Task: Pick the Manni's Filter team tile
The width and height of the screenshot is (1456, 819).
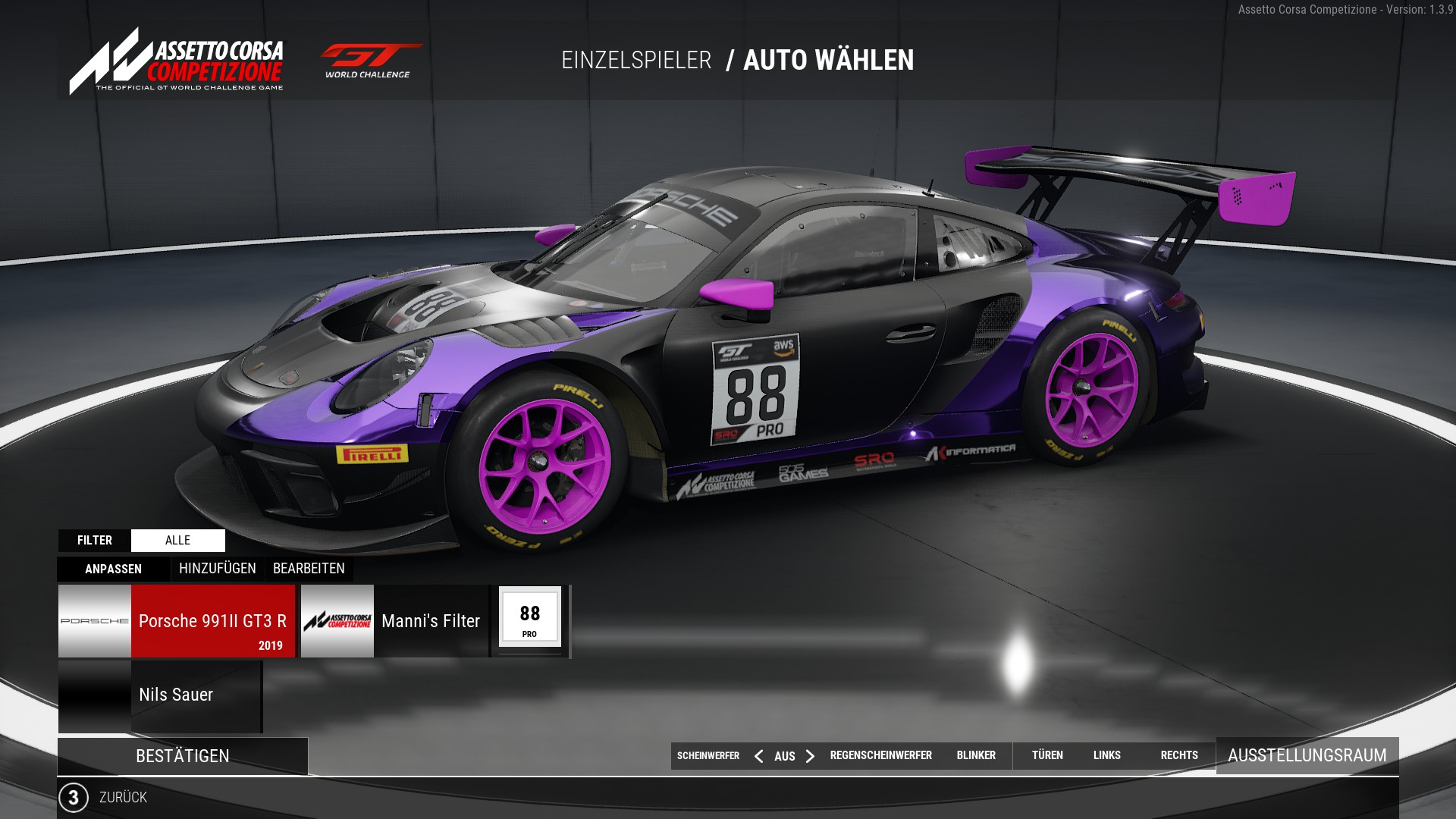Action: coord(394,621)
